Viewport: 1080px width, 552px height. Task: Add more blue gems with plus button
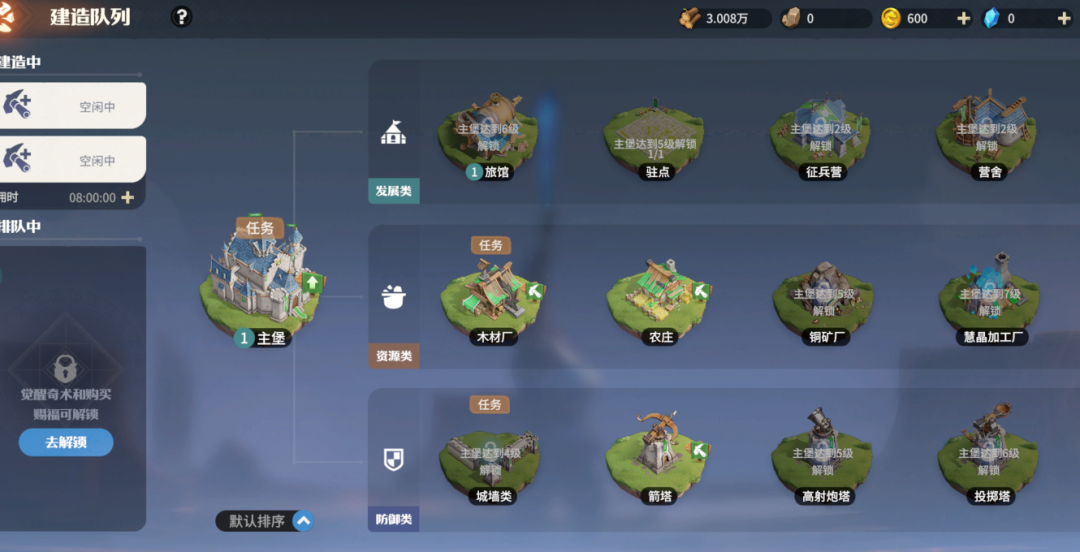(1063, 18)
